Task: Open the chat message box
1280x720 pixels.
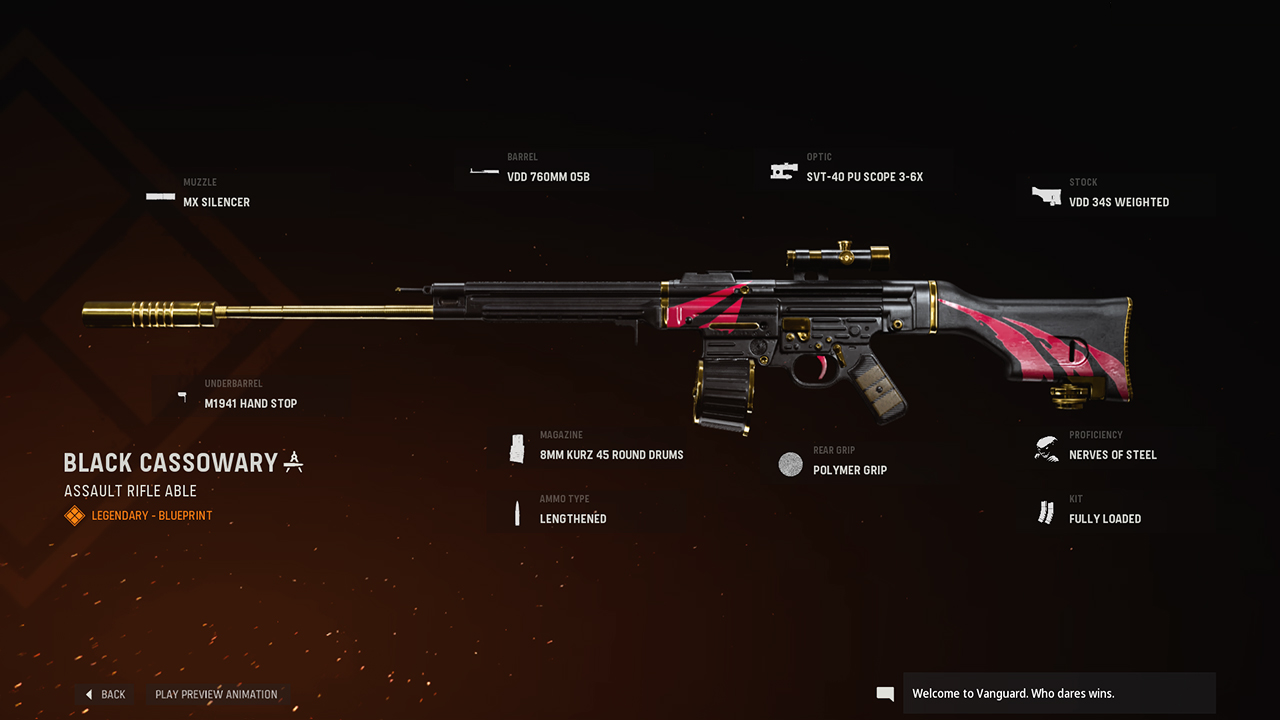Action: coord(1058,693)
